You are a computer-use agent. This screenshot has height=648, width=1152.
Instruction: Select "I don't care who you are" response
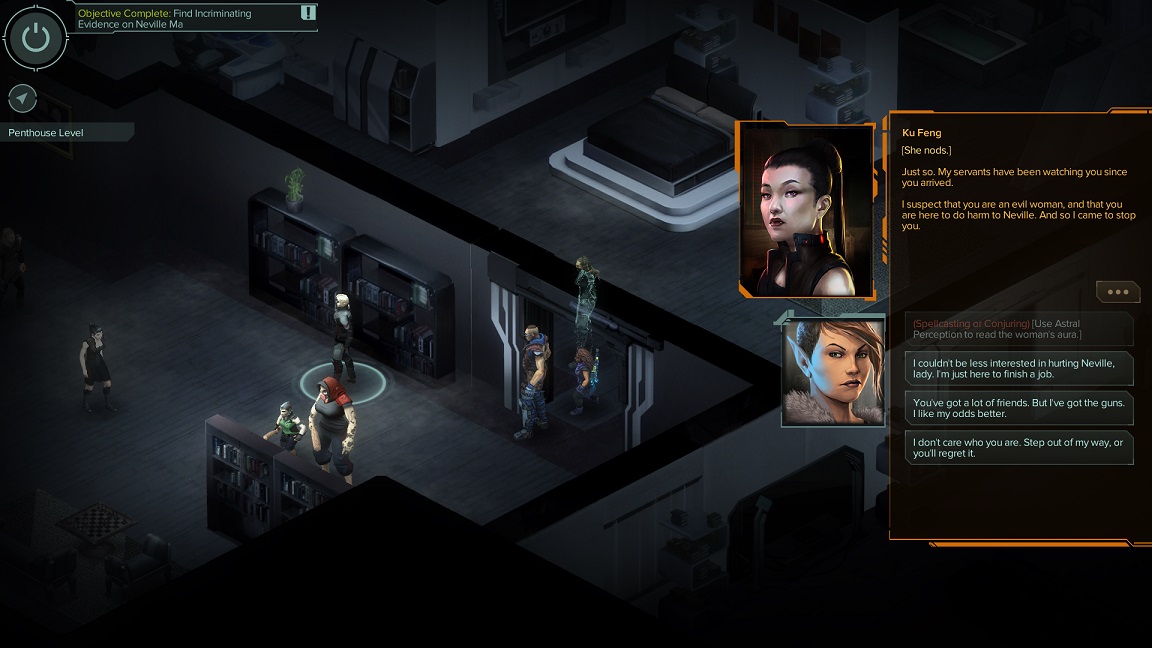point(1019,447)
